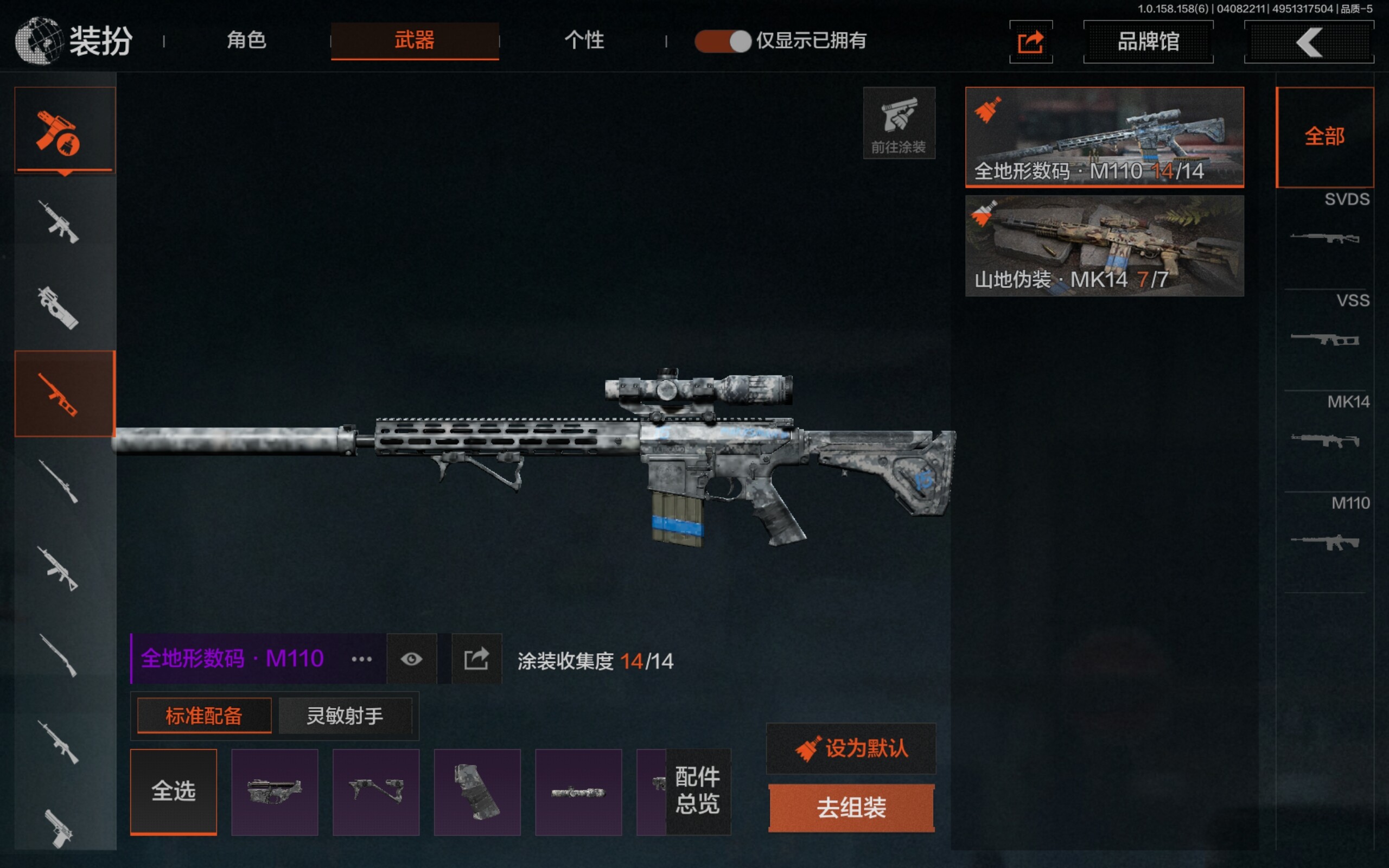The width and height of the screenshot is (1389, 868).
Task: Select the pistol weapon category icon
Action: click(x=60, y=827)
